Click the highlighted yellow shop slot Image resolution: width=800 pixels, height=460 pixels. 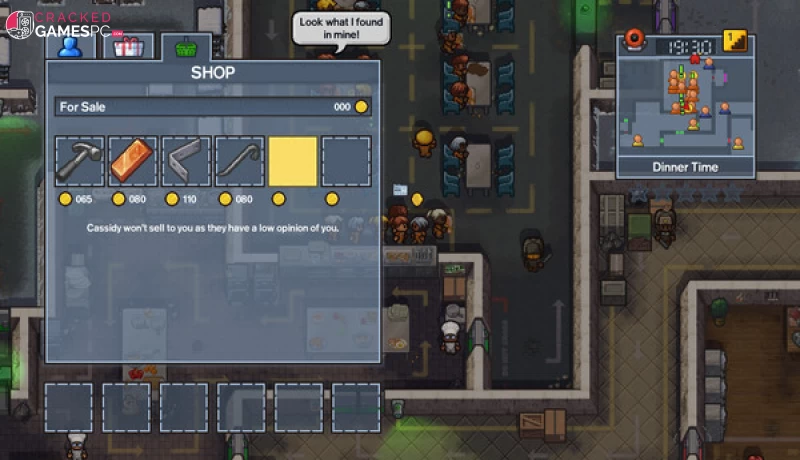293,162
